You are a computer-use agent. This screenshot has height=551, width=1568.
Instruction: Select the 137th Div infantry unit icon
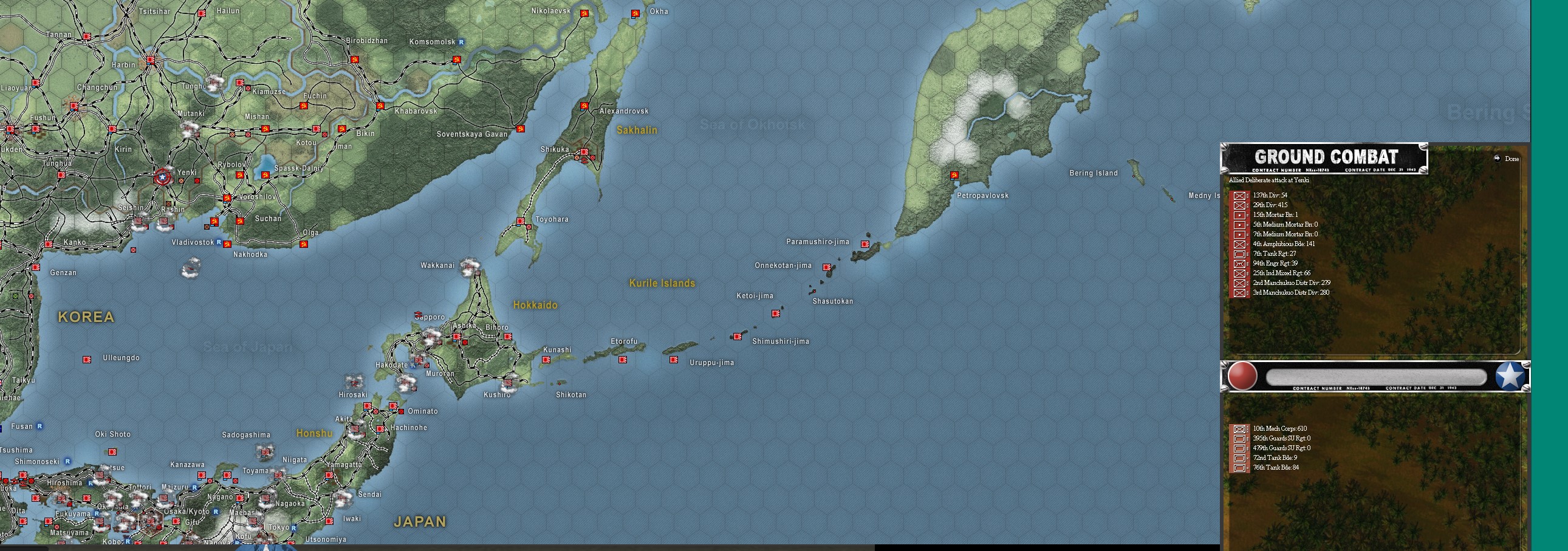[1240, 196]
